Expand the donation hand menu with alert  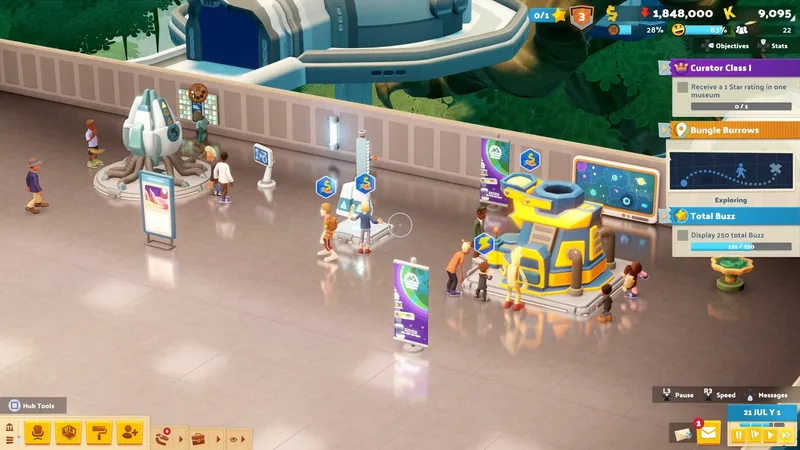(x=165, y=437)
